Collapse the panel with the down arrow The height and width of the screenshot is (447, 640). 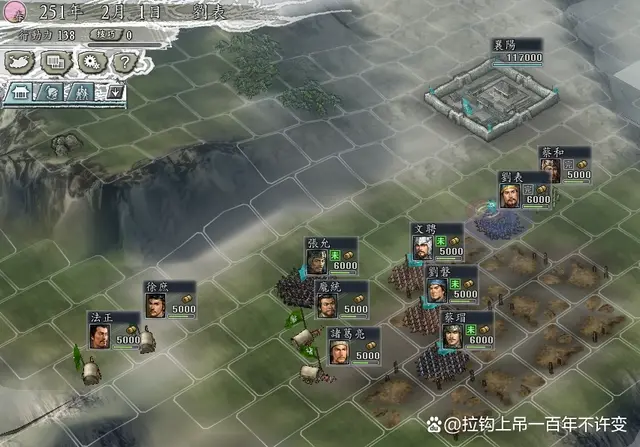pyautogui.click(x=113, y=92)
